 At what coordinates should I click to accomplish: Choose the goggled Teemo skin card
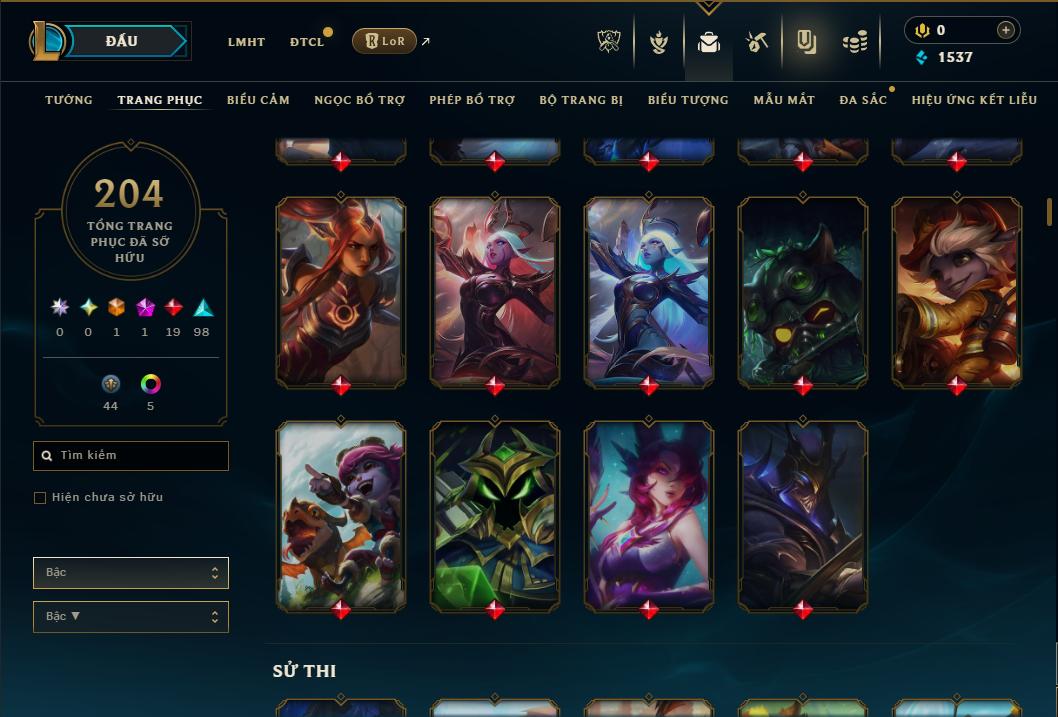(803, 291)
